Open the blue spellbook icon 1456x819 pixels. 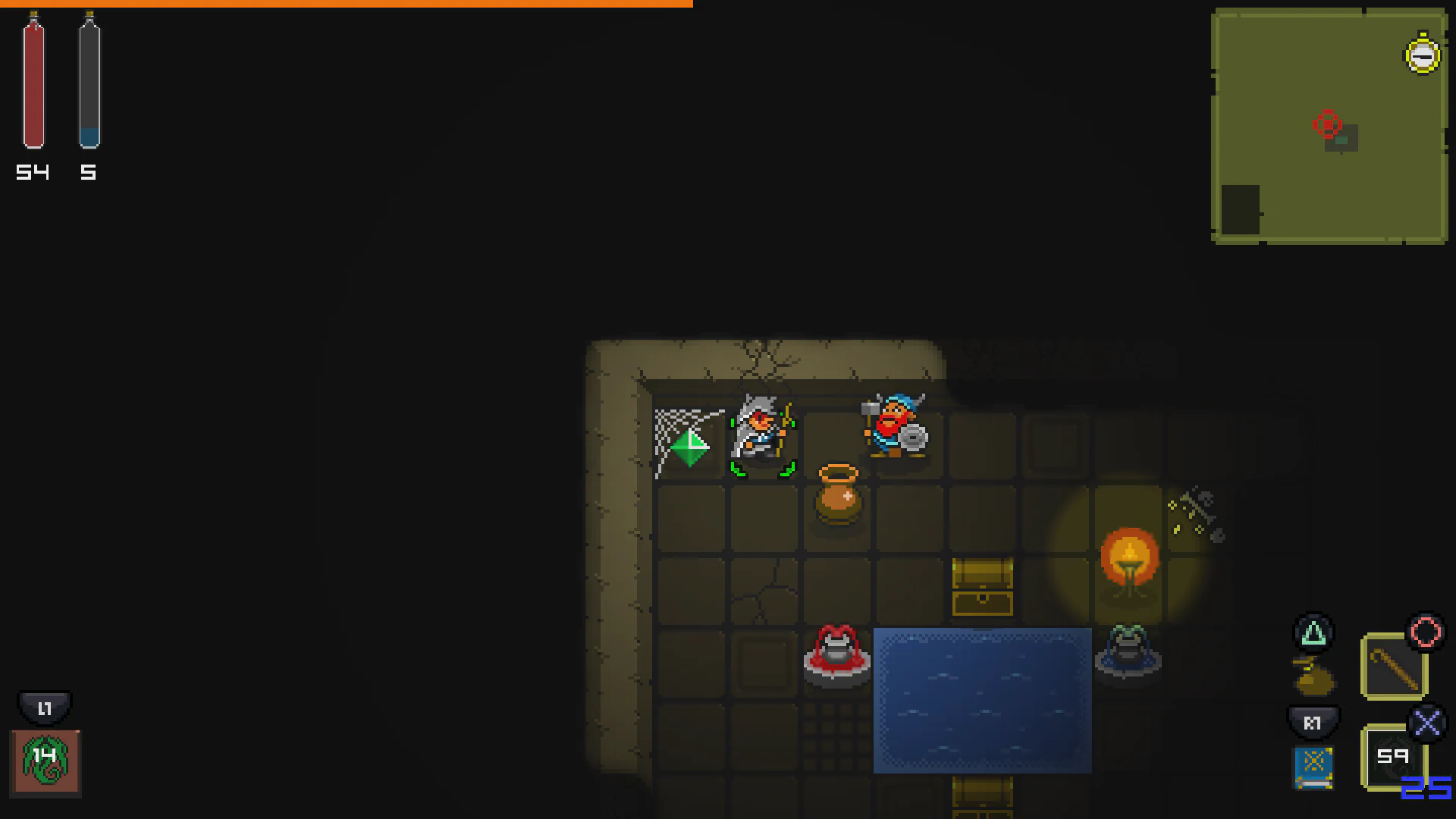[1314, 767]
